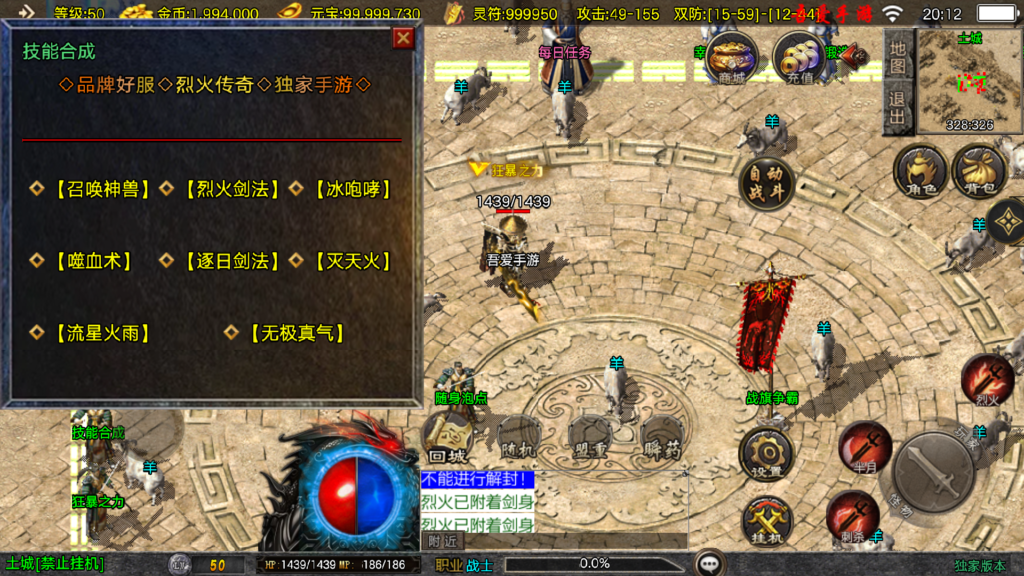The height and width of the screenshot is (576, 1024).
Task: Activate the 半月 half-moon skill
Action: [864, 445]
